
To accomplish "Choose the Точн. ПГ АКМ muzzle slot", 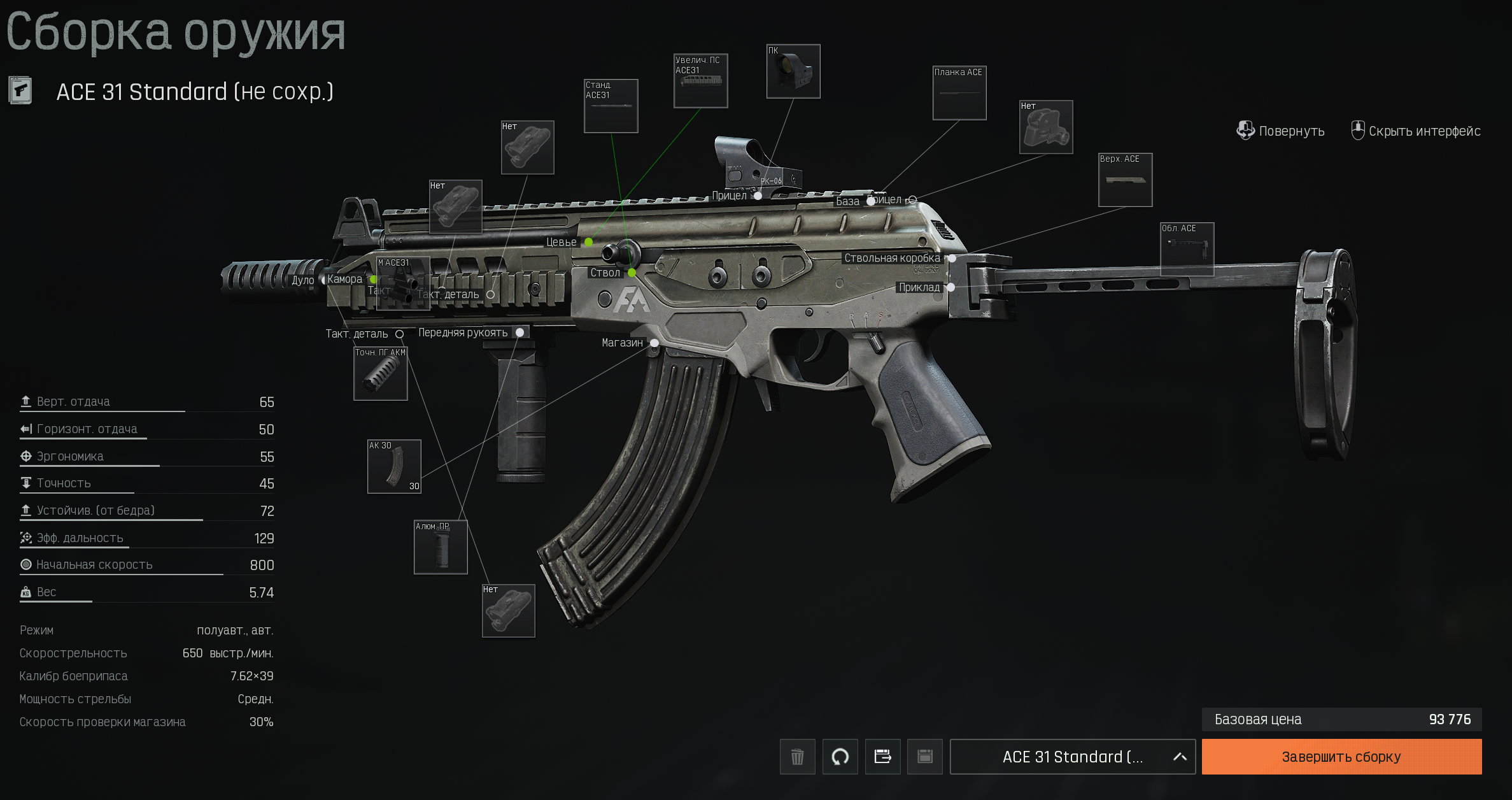I will point(380,374).
